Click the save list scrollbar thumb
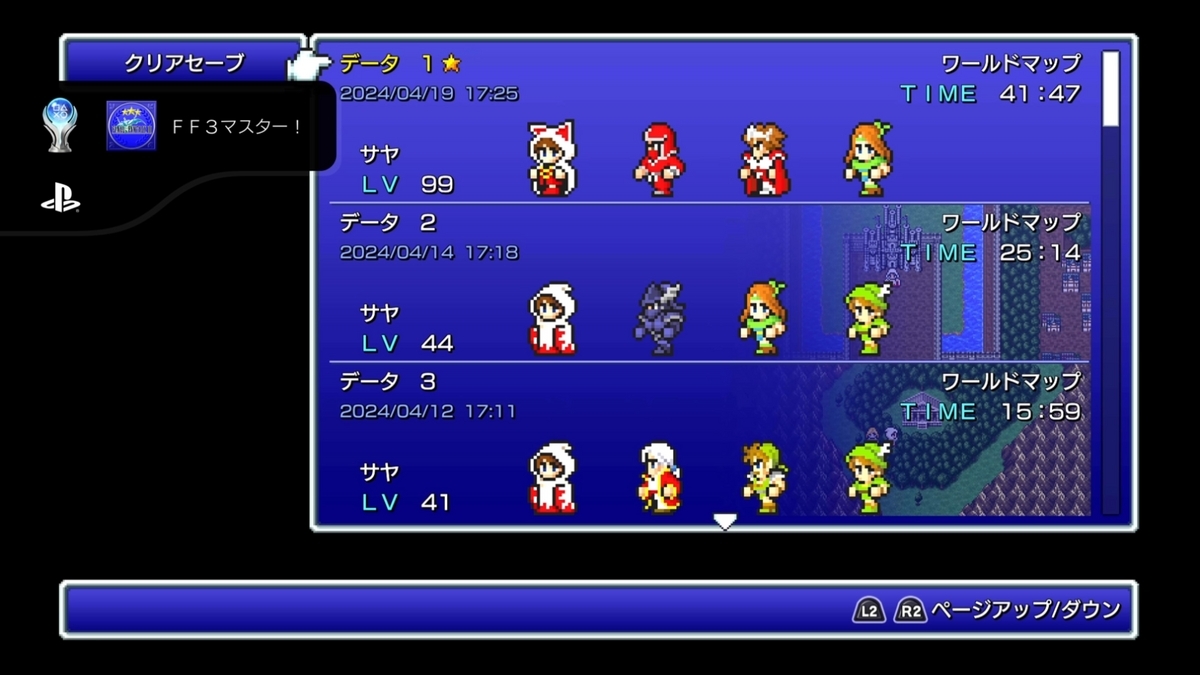Image resolution: width=1200 pixels, height=675 pixels. pos(1110,90)
